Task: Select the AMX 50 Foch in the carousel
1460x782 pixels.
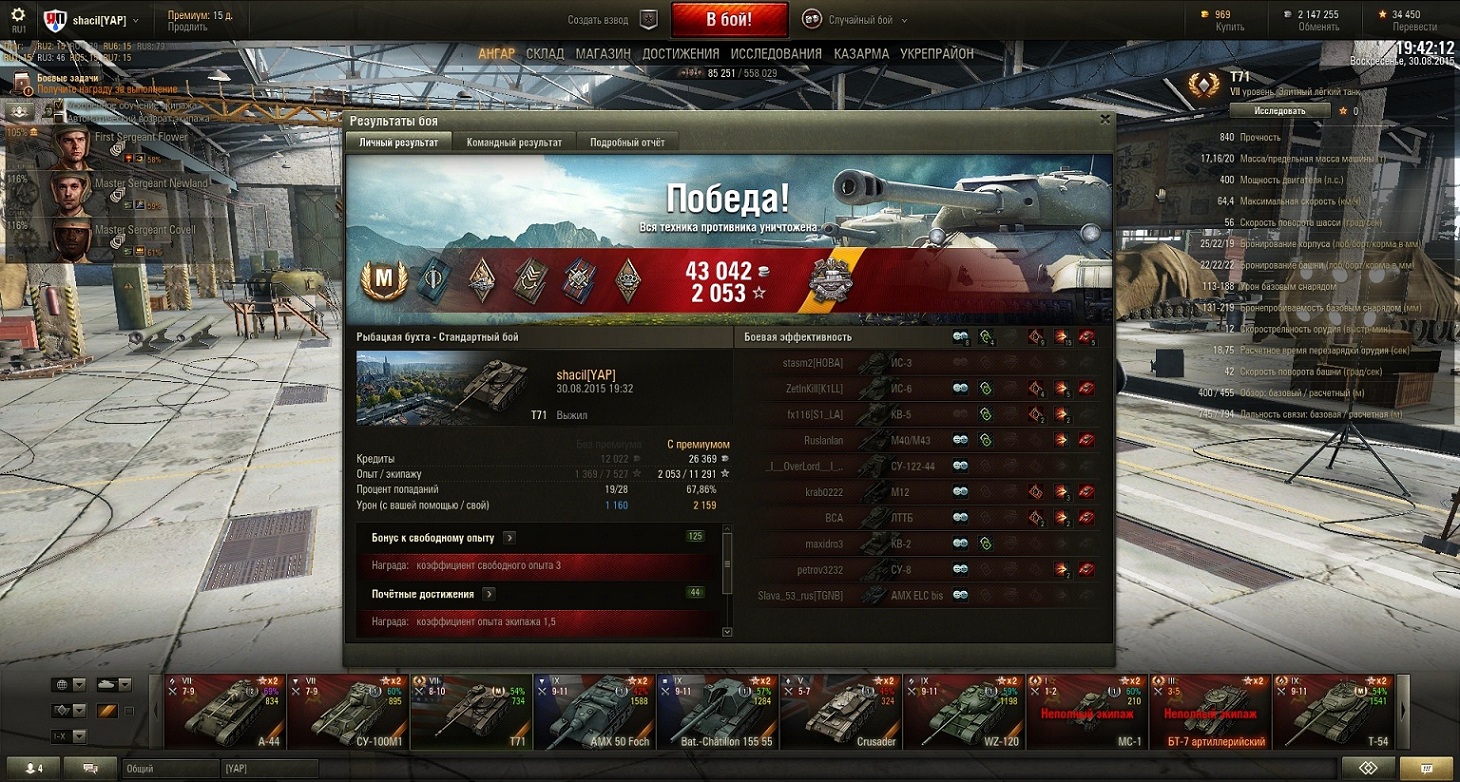Action: click(594, 712)
